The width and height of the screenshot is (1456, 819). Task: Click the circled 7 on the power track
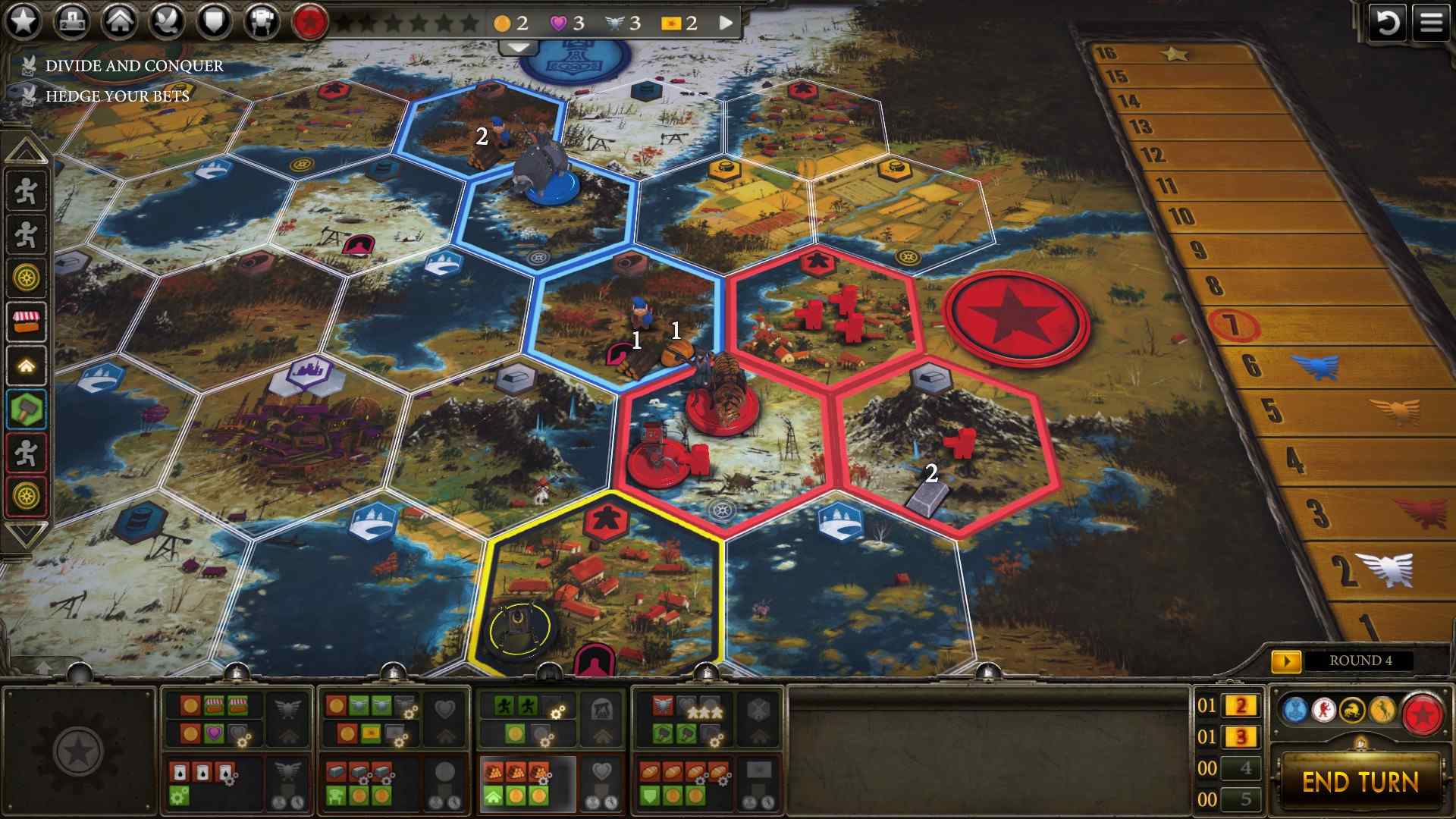click(x=1235, y=324)
